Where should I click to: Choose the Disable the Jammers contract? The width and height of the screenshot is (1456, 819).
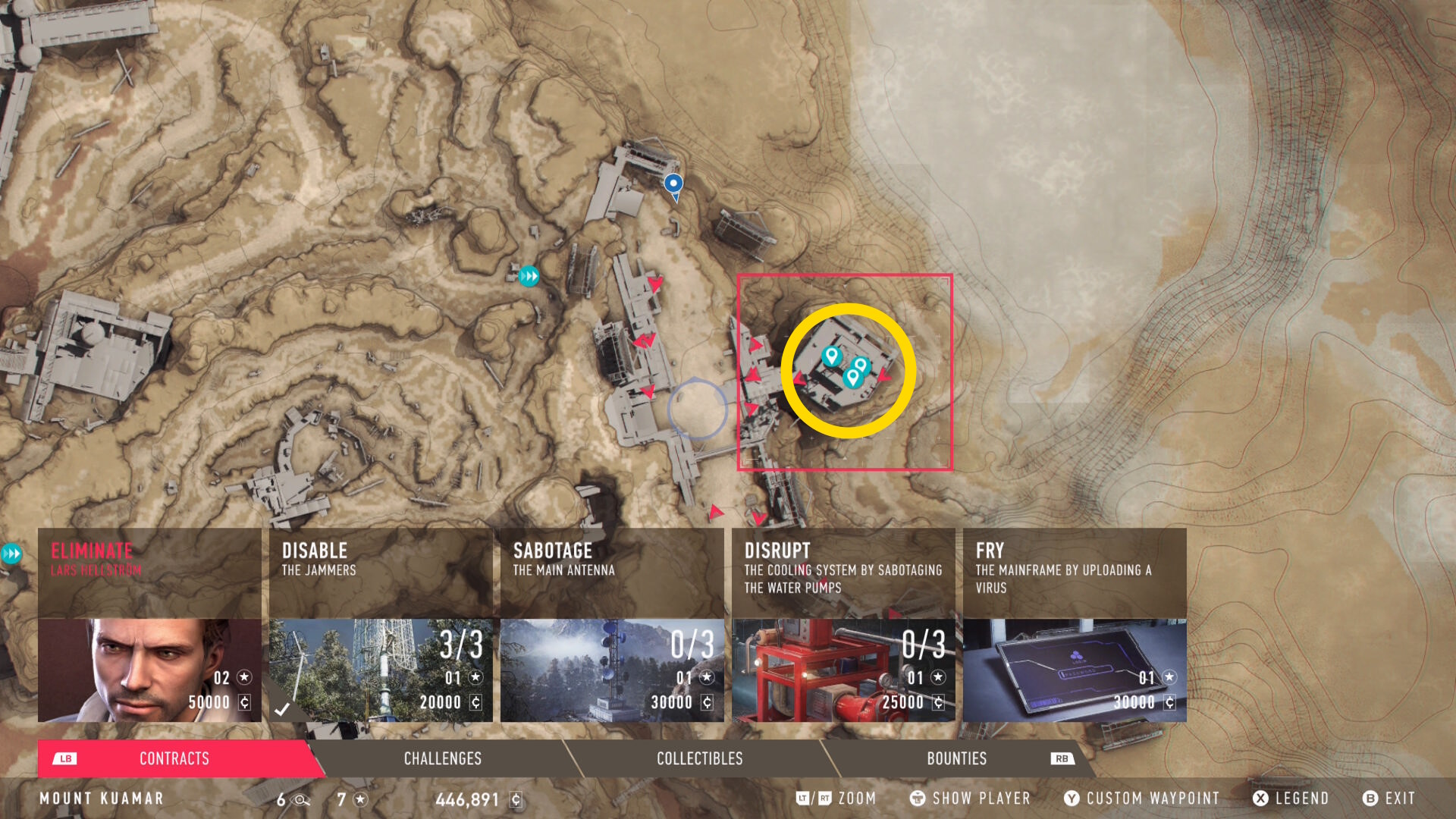coord(381,625)
